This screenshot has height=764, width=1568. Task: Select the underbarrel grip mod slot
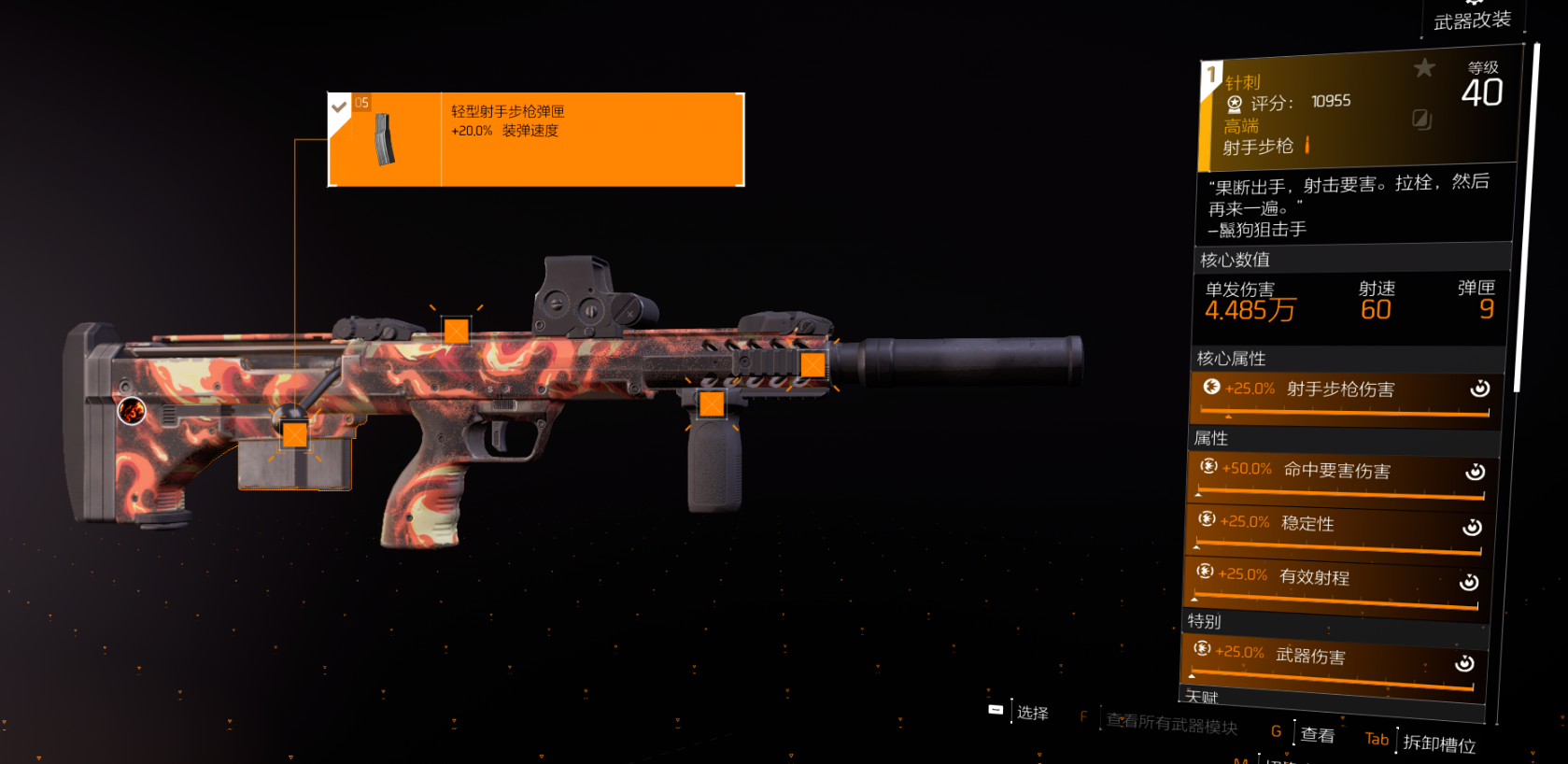[x=712, y=403]
